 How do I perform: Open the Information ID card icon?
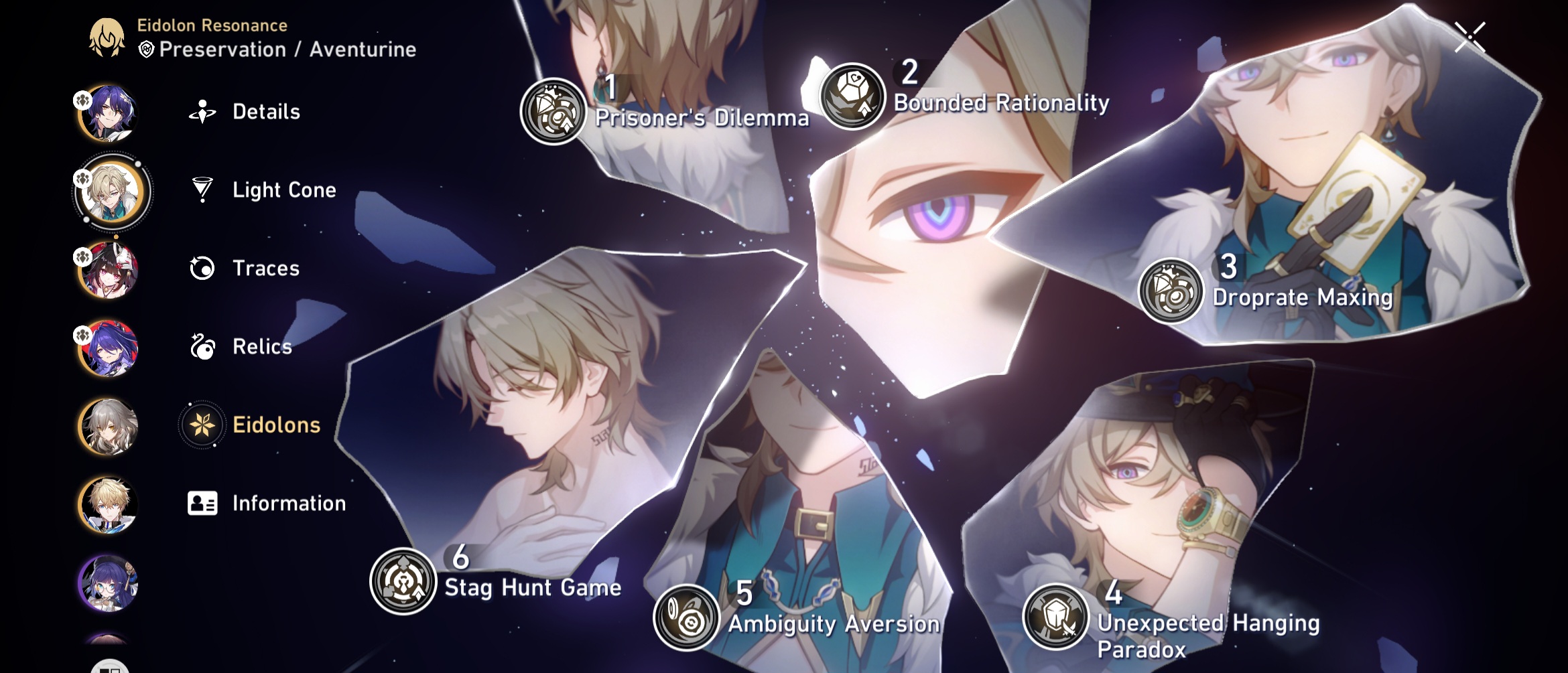(x=201, y=503)
